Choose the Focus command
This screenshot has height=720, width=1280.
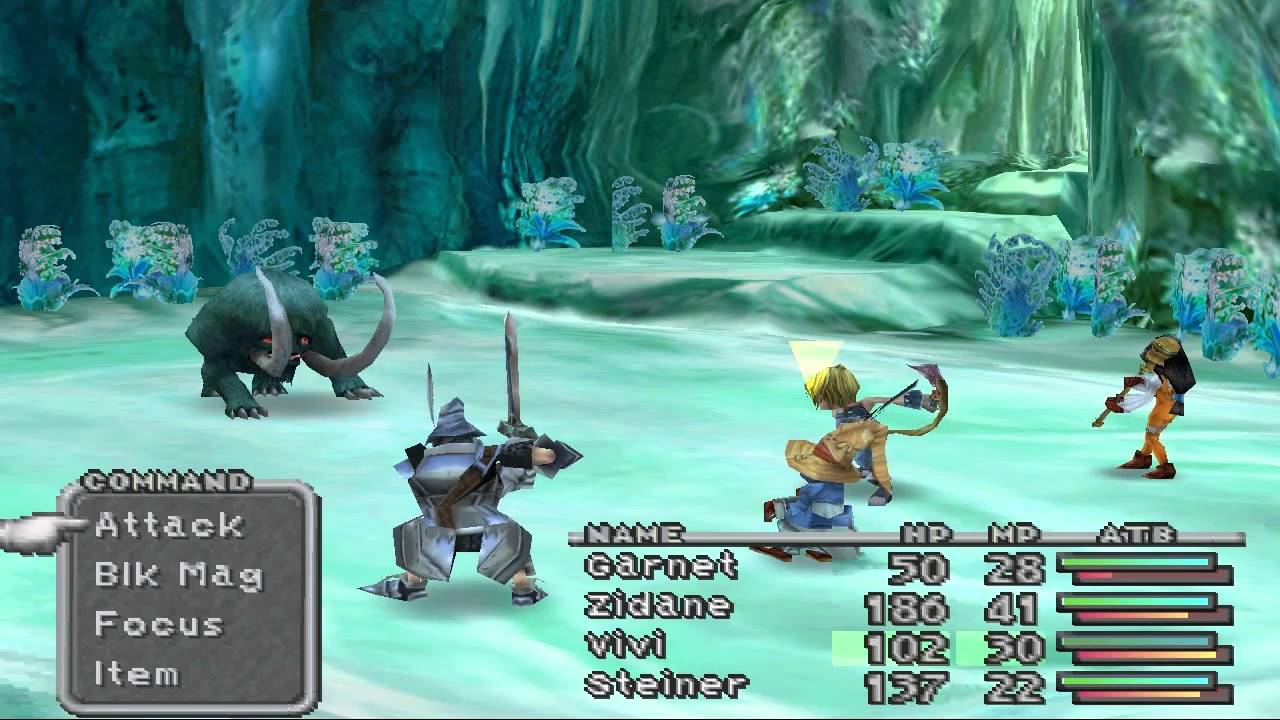pos(163,625)
